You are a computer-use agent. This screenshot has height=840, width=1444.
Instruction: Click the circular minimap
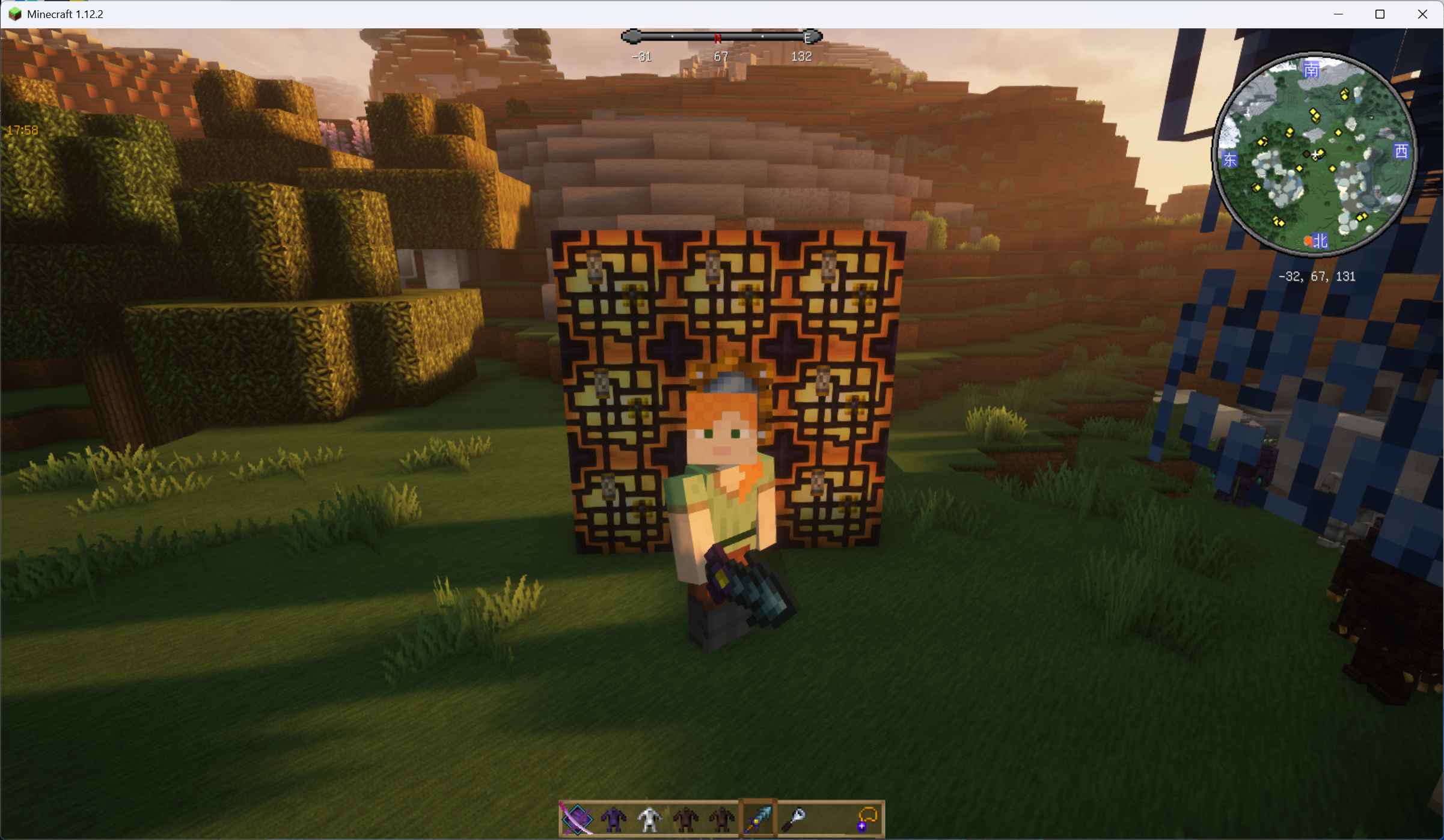[1314, 154]
